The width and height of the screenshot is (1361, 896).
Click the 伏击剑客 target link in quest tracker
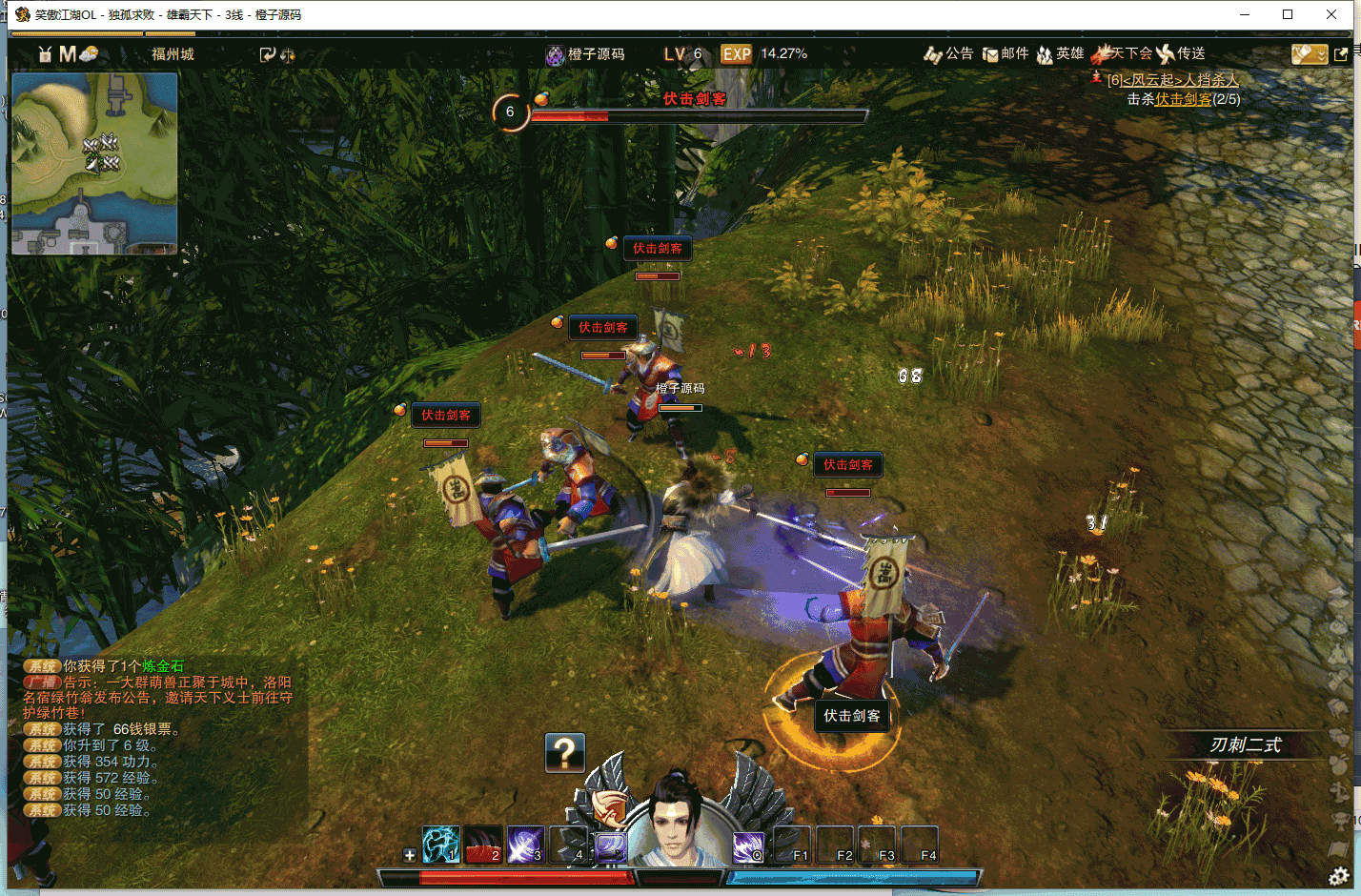point(1184,99)
